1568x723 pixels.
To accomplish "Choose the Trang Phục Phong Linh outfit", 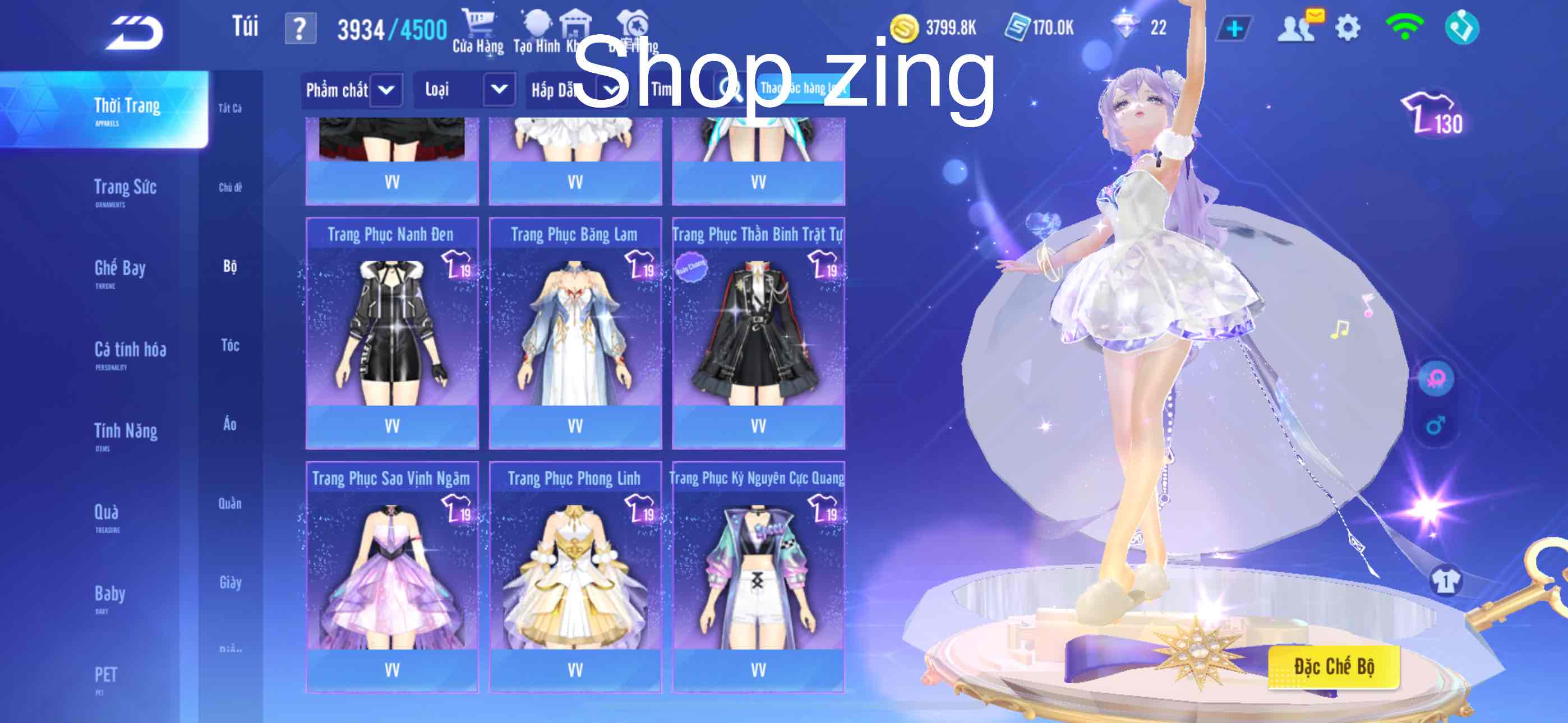I will [575, 576].
